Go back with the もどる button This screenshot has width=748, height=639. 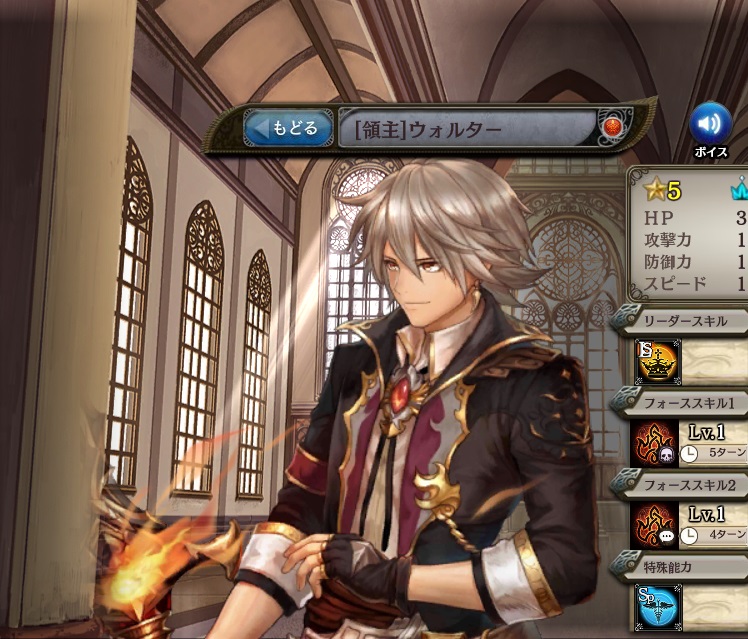pos(288,128)
